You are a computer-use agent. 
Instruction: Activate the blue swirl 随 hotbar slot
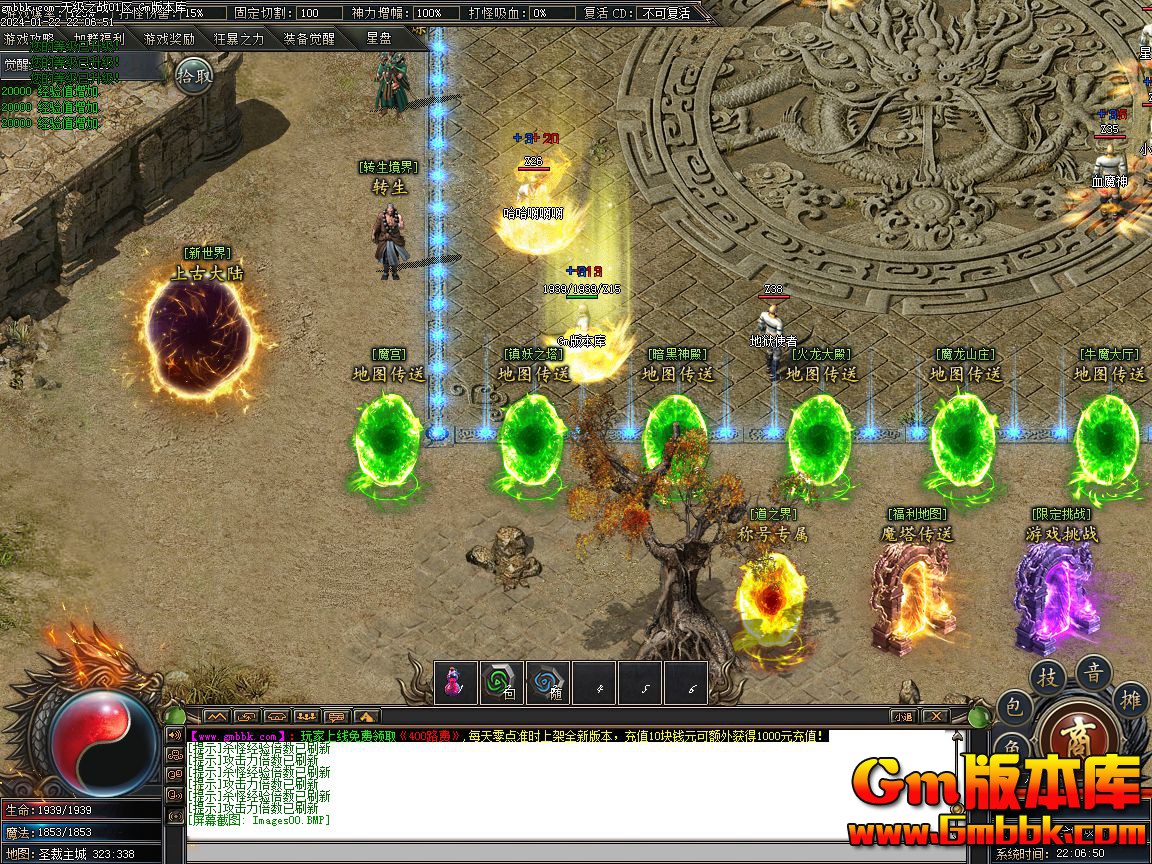[x=547, y=683]
